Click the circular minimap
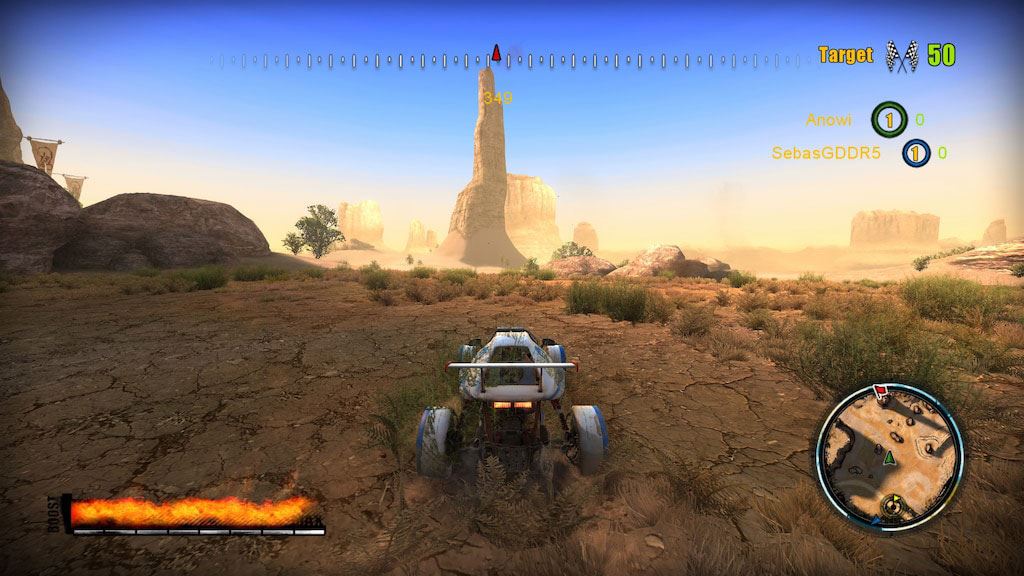Viewport: 1024px width, 576px height. (889, 457)
